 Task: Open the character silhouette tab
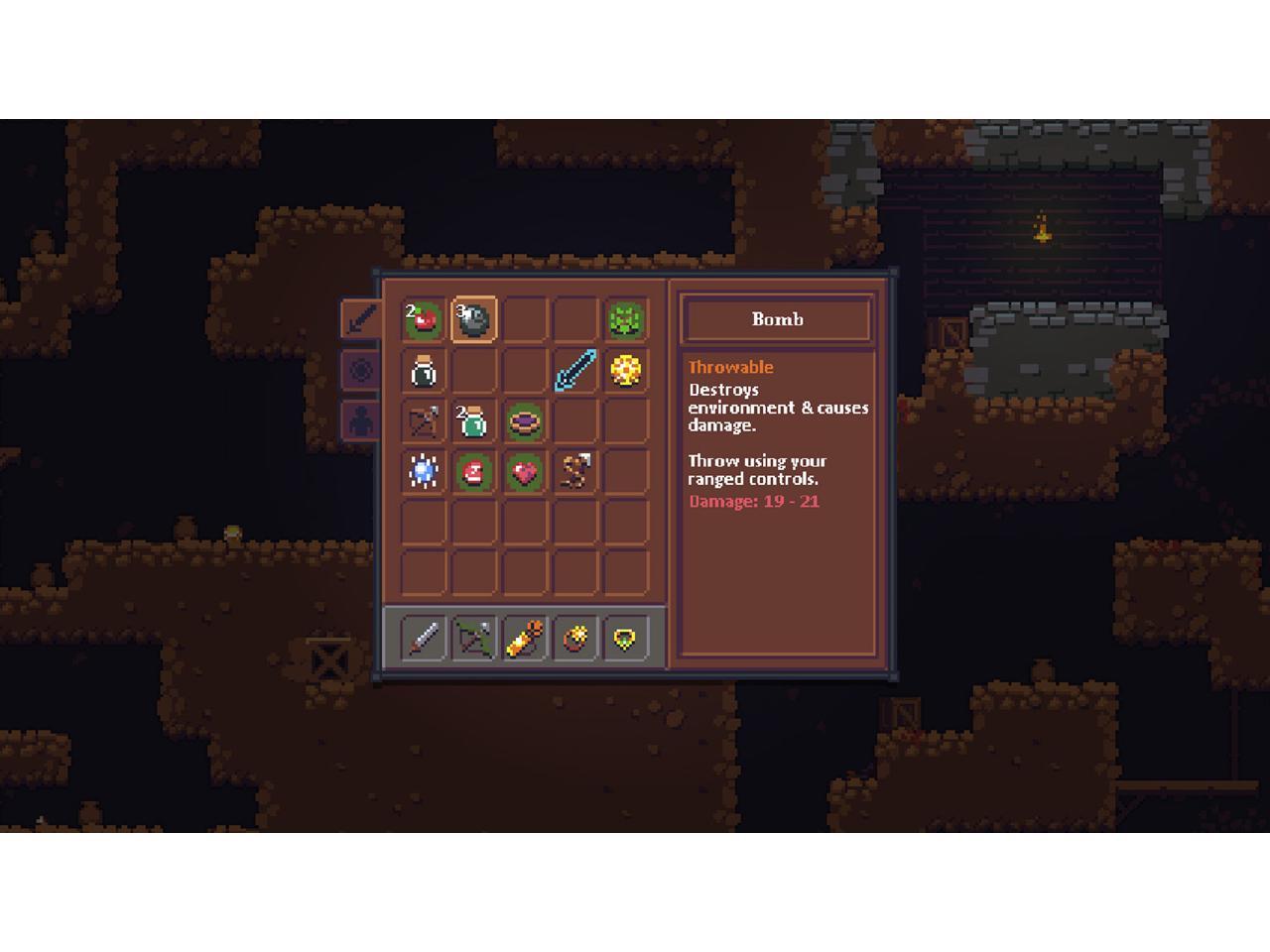361,420
